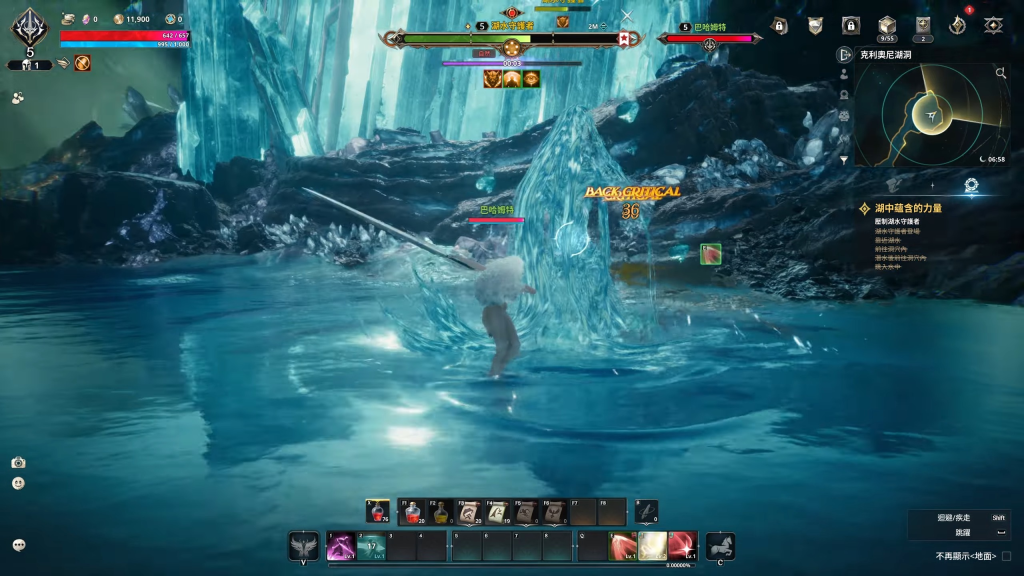
Task: Open the diamond shield icon in top bar
Action: tap(993, 25)
